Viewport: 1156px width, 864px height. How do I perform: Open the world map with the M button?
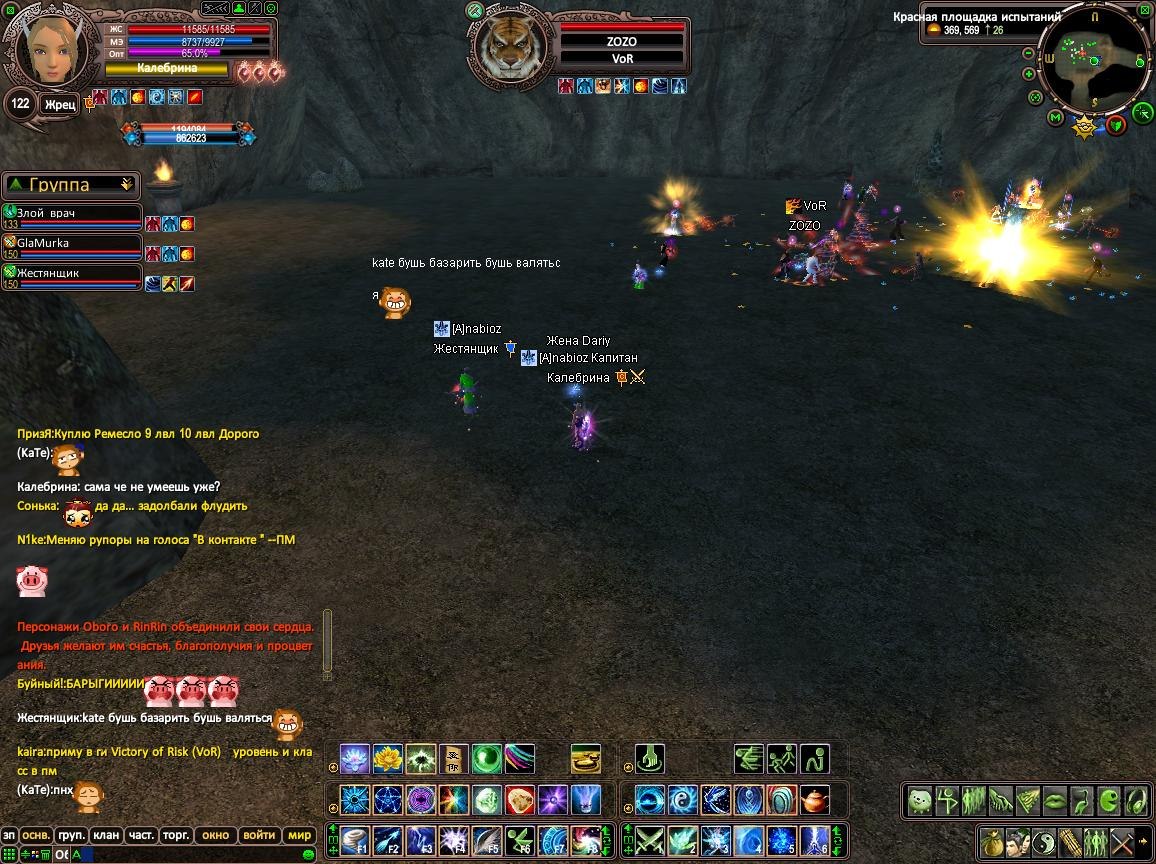pos(1055,118)
